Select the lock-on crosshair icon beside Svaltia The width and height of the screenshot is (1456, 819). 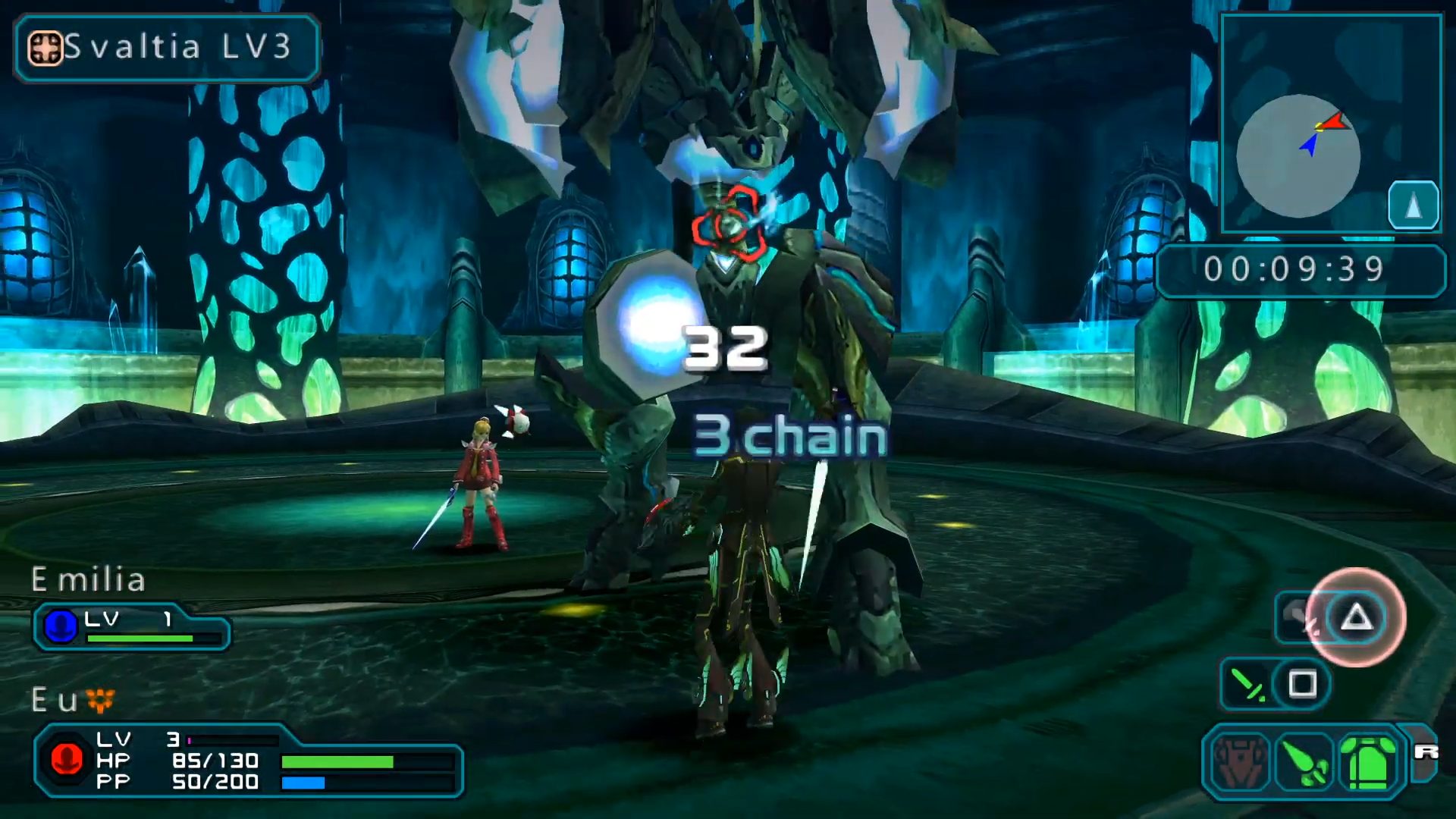(x=45, y=49)
